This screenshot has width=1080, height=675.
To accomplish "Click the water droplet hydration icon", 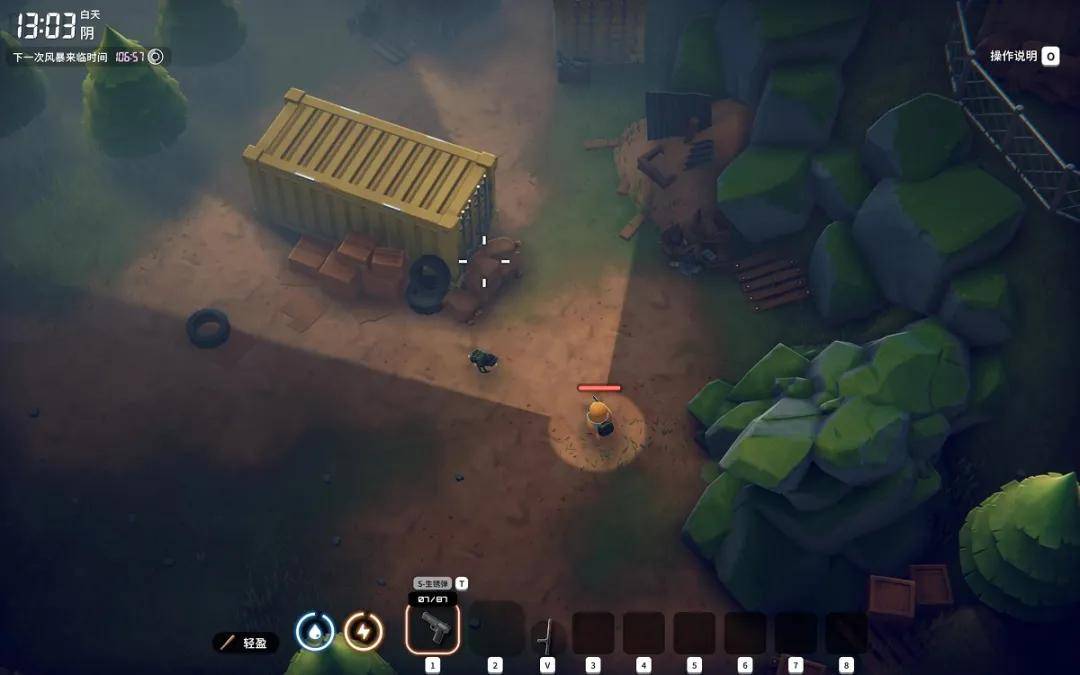I will point(315,631).
